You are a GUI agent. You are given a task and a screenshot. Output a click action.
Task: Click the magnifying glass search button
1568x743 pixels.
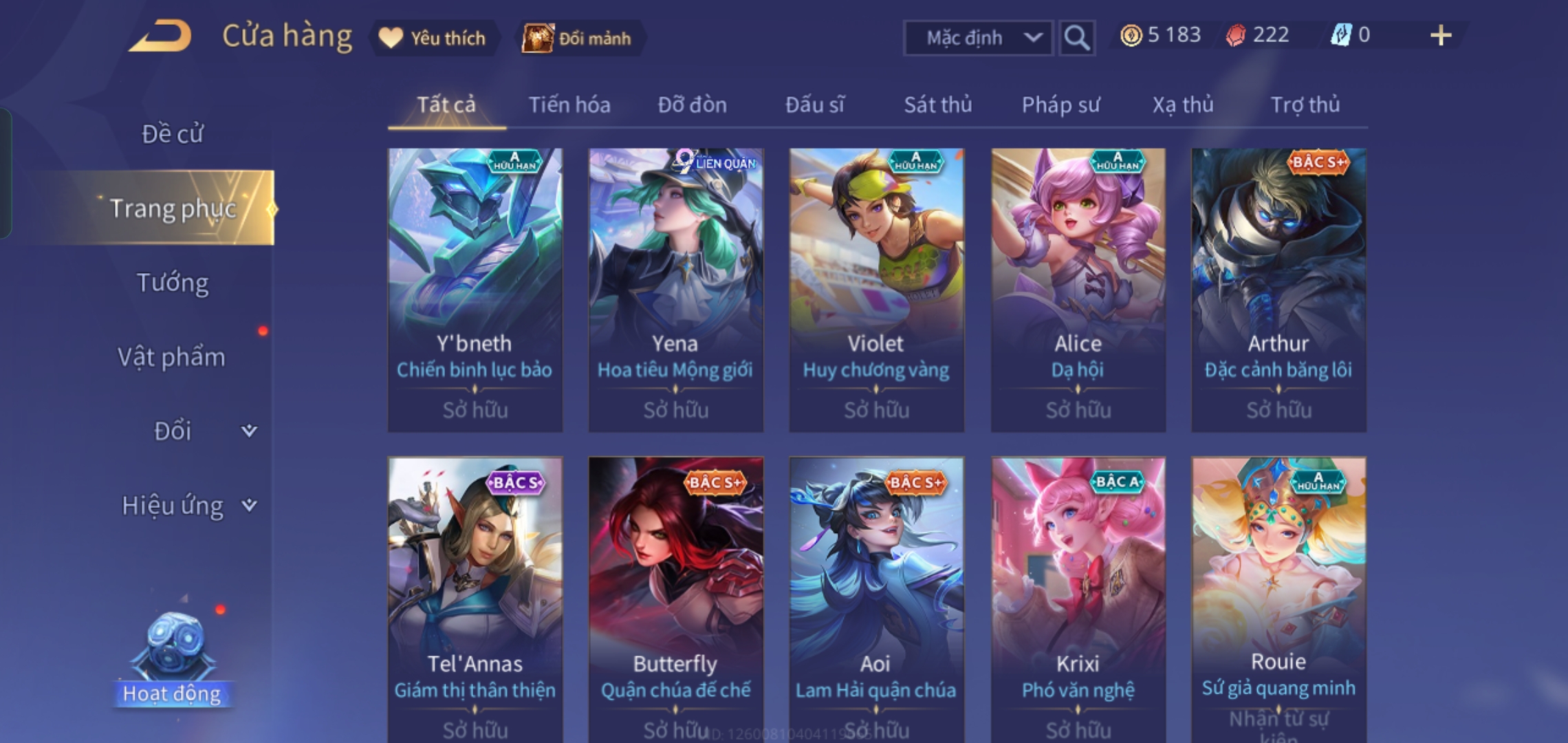1076,38
